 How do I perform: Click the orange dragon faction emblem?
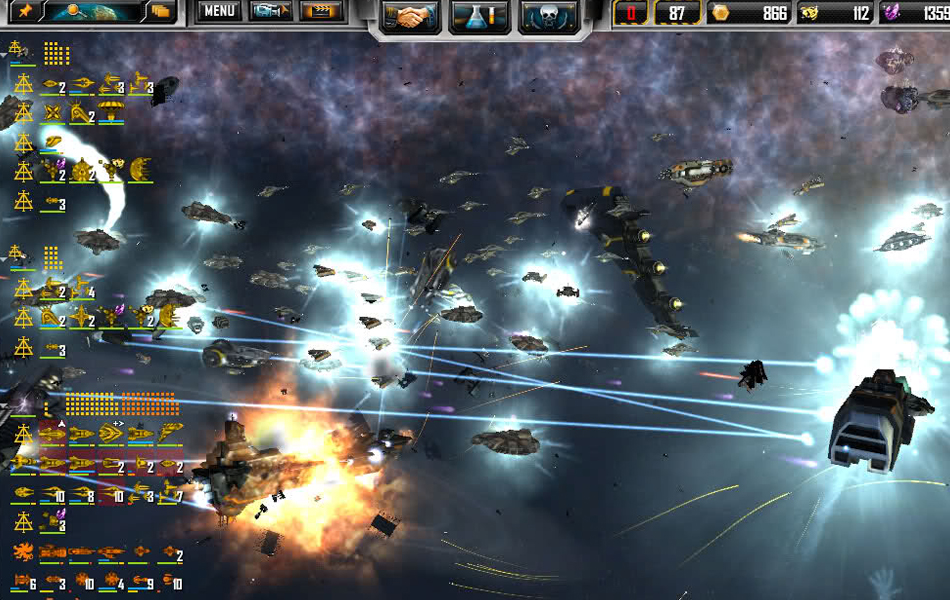(x=23, y=551)
